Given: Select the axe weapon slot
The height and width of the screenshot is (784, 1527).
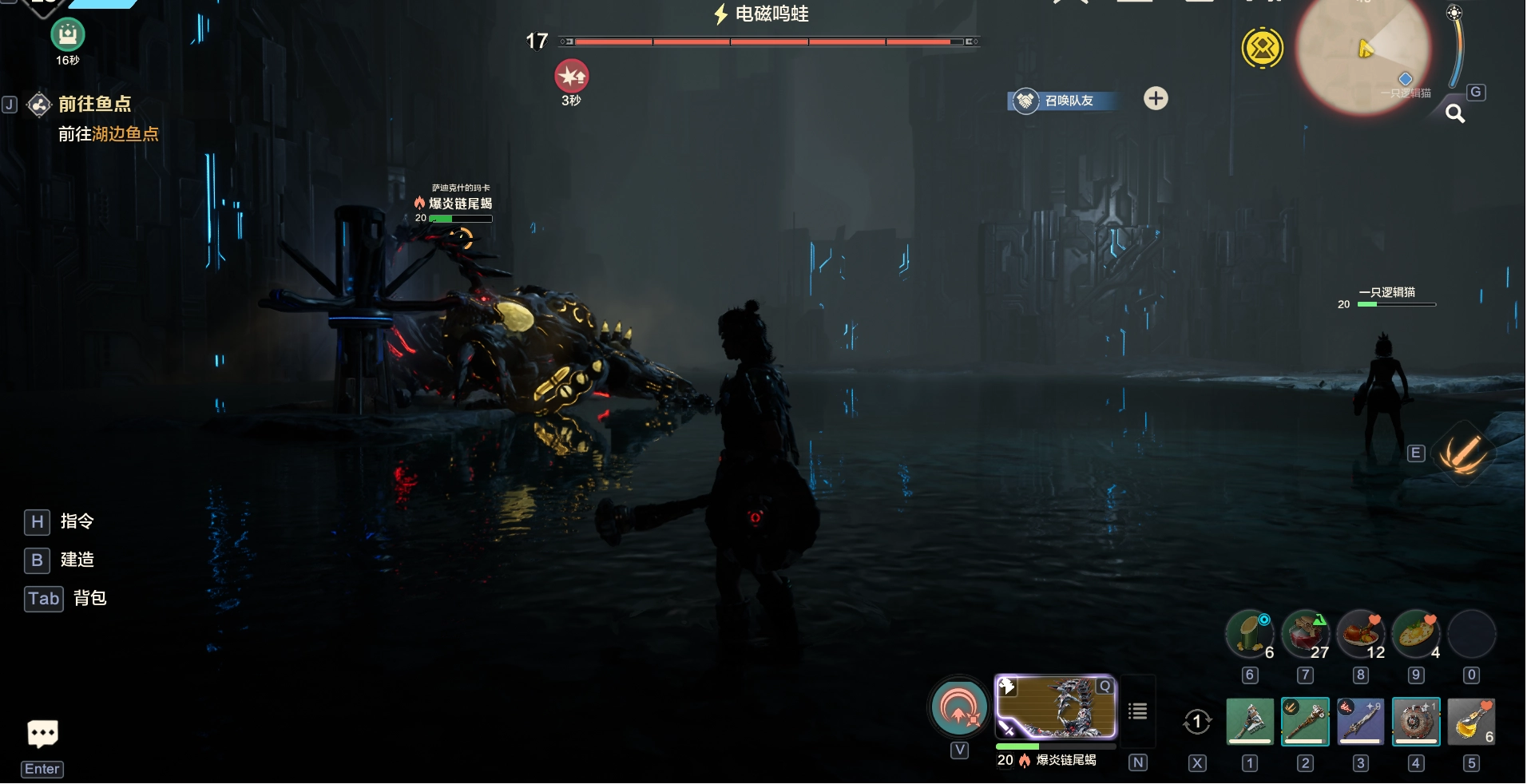Looking at the screenshot, I should [1250, 722].
